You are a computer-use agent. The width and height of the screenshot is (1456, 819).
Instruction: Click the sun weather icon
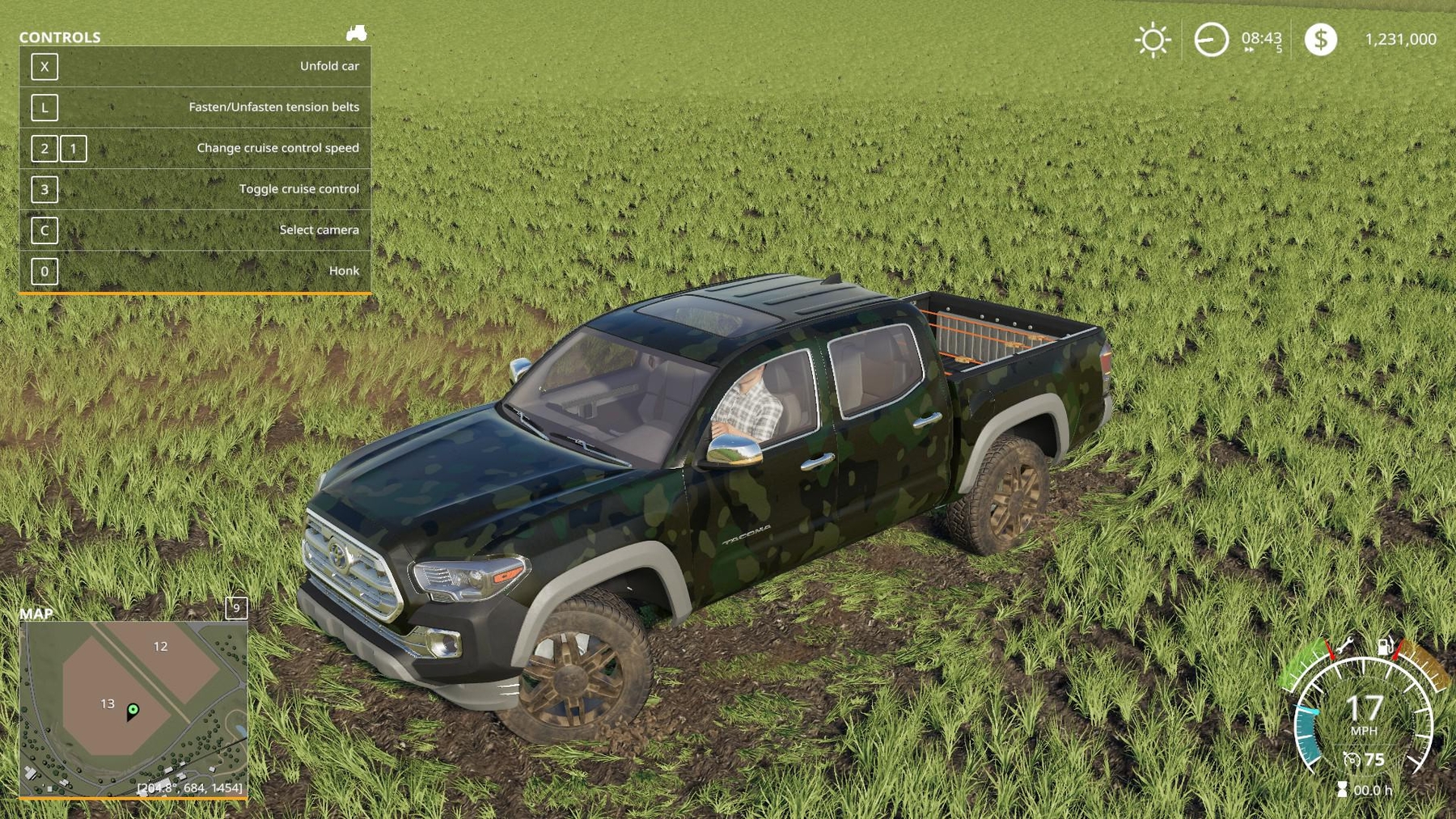click(x=1153, y=40)
